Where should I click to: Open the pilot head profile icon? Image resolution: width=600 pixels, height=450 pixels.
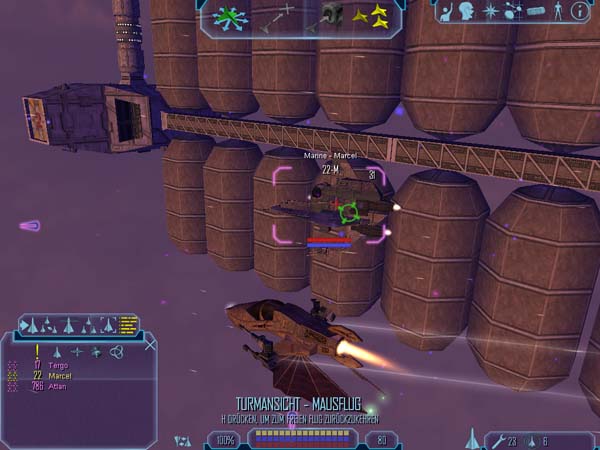pos(467,12)
